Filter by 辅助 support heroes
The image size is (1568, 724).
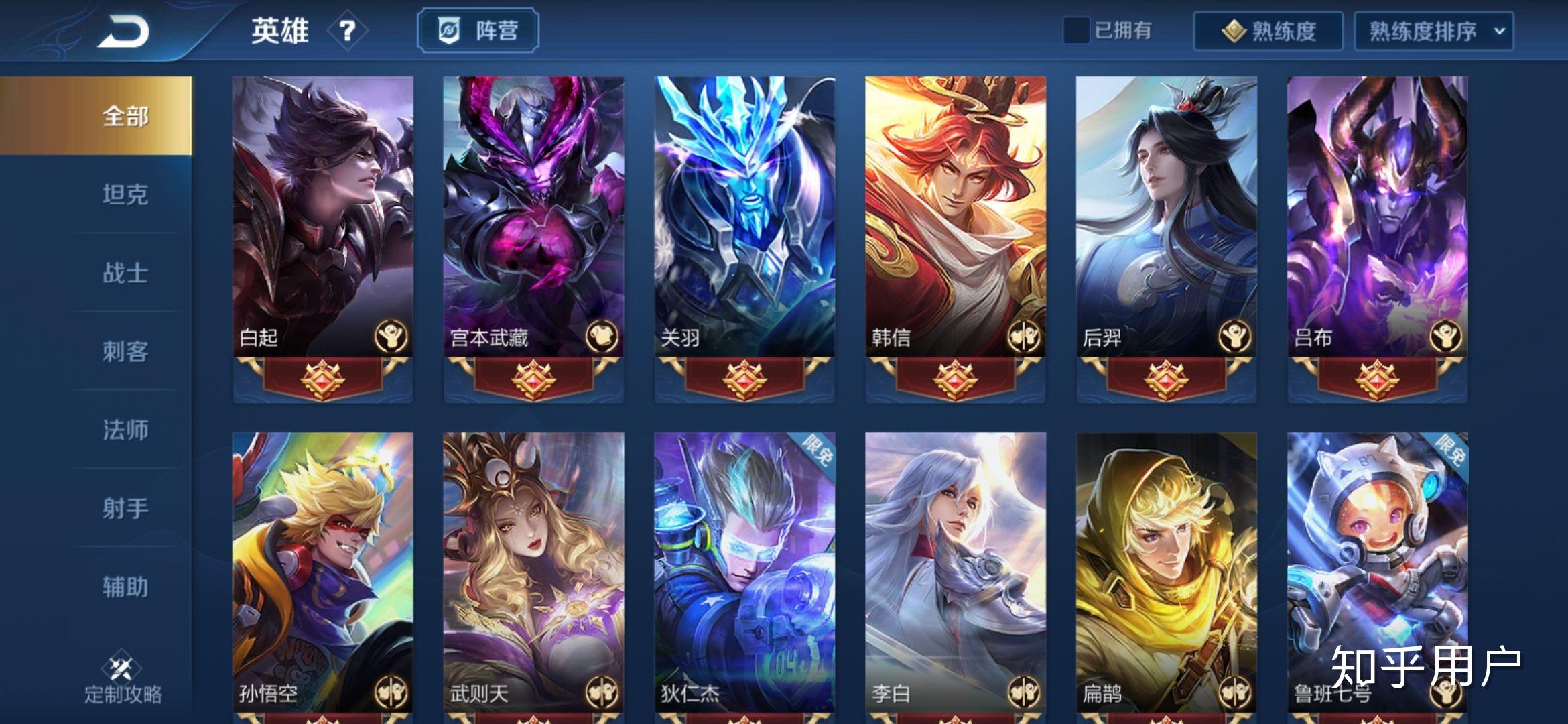(125, 587)
